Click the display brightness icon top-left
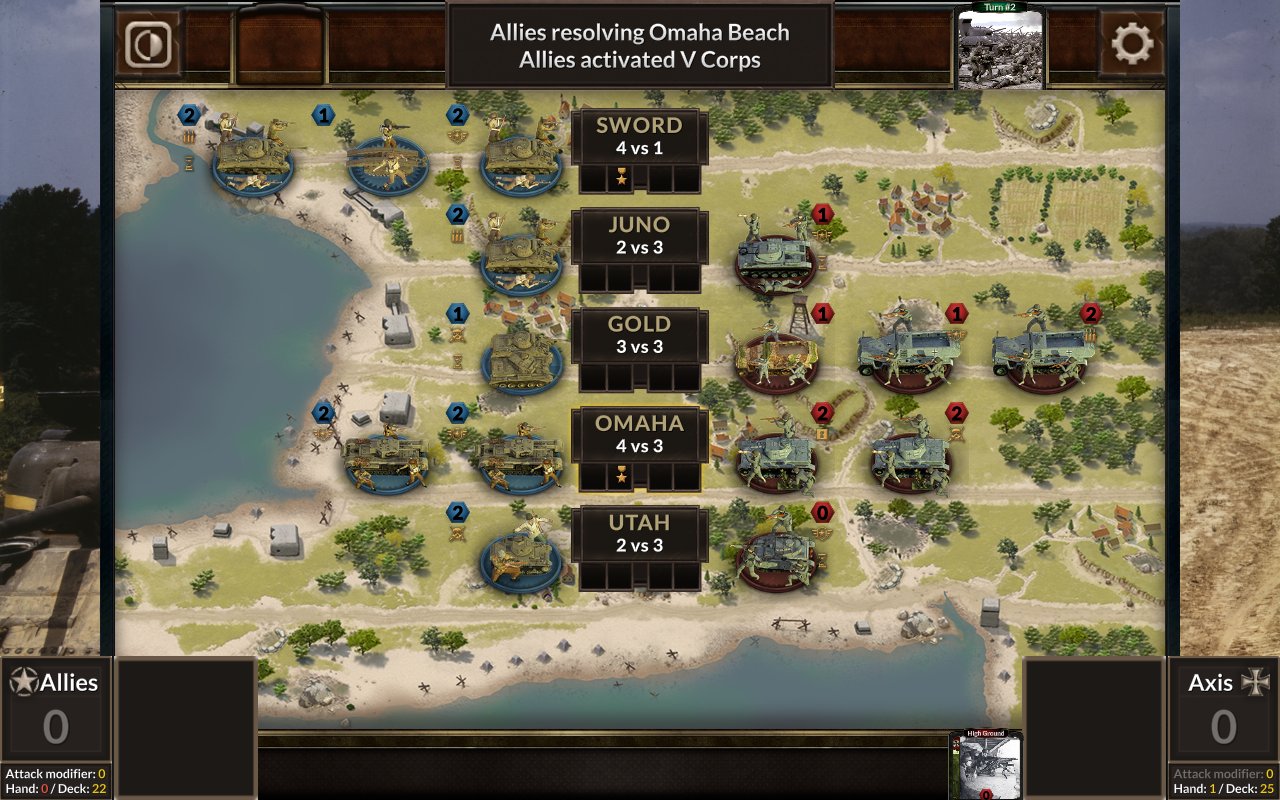 coord(148,44)
